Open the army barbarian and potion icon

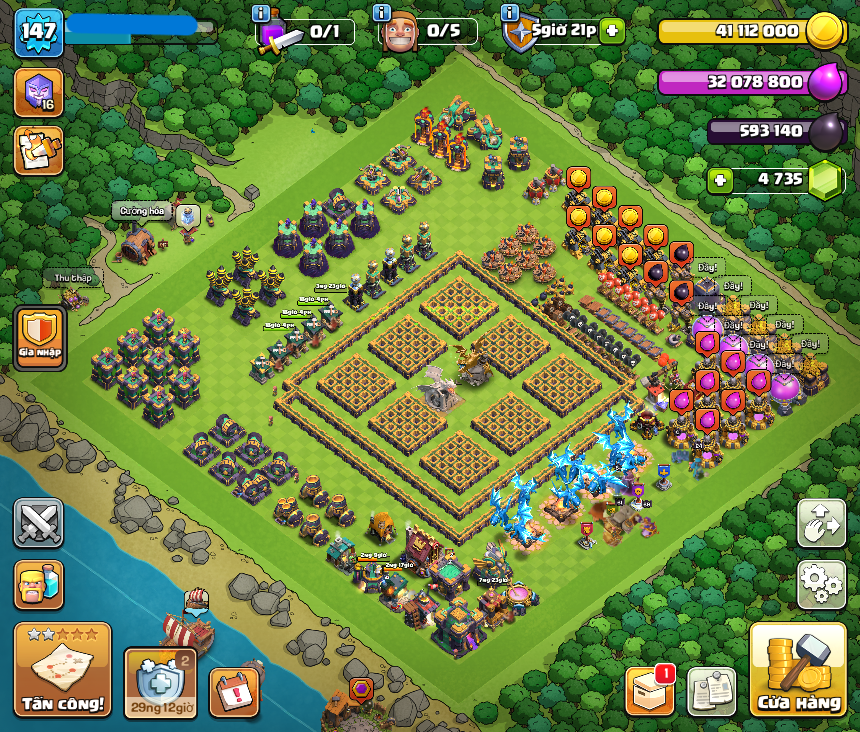(38, 585)
